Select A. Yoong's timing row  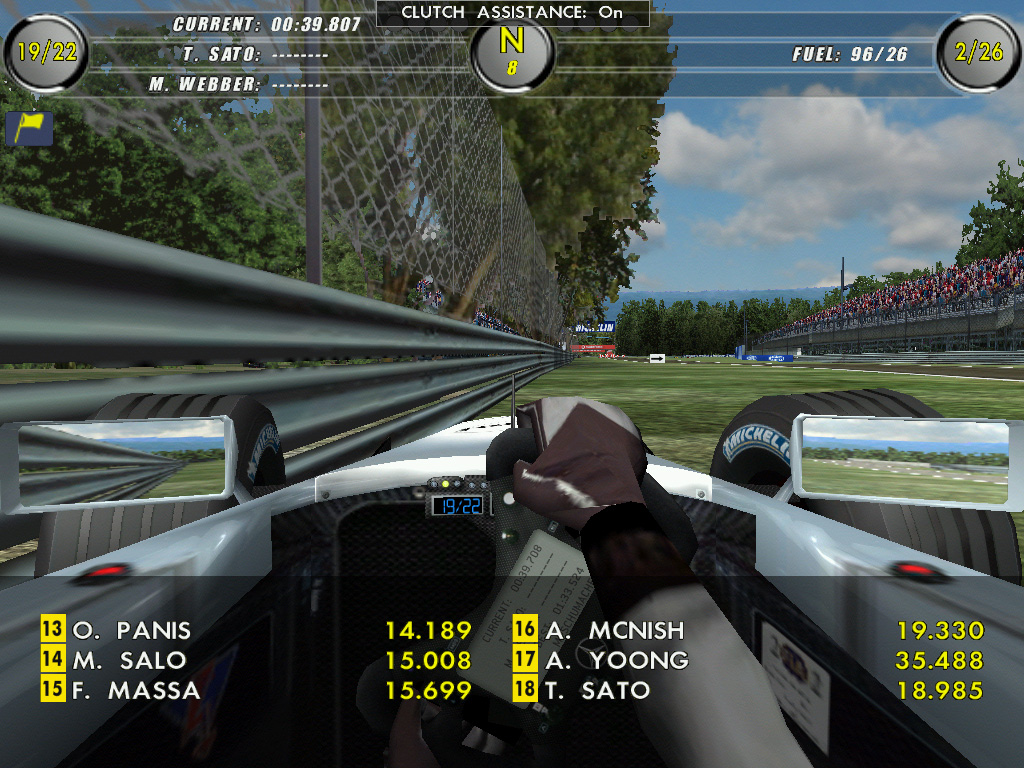(x=616, y=661)
